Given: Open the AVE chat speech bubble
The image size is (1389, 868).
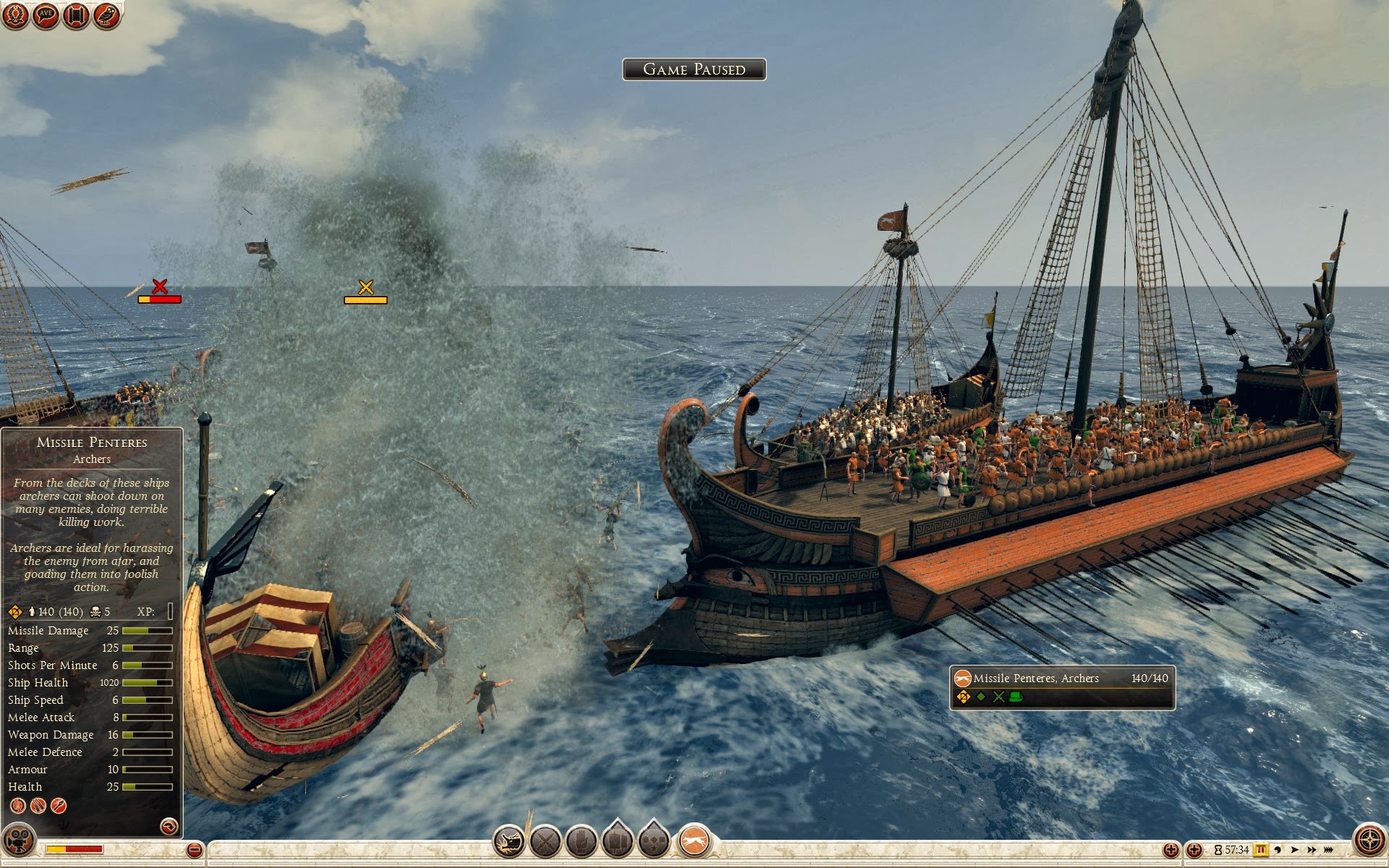Looking at the screenshot, I should (x=46, y=15).
